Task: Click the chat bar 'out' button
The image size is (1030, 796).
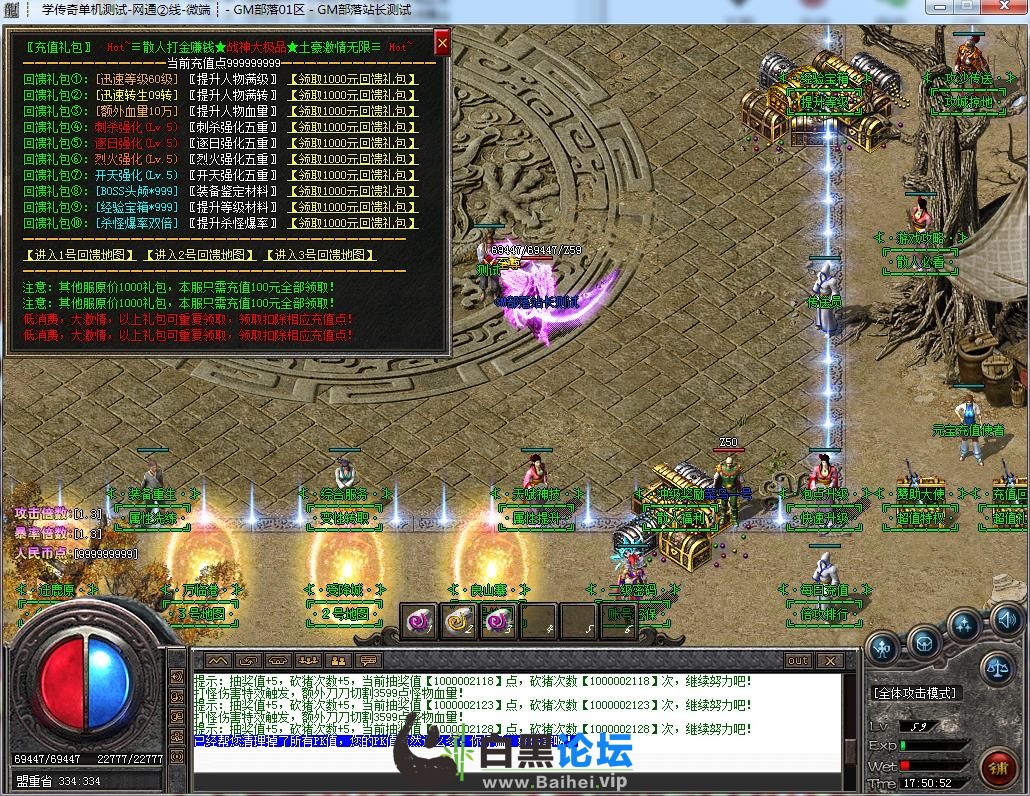Action: click(x=797, y=661)
